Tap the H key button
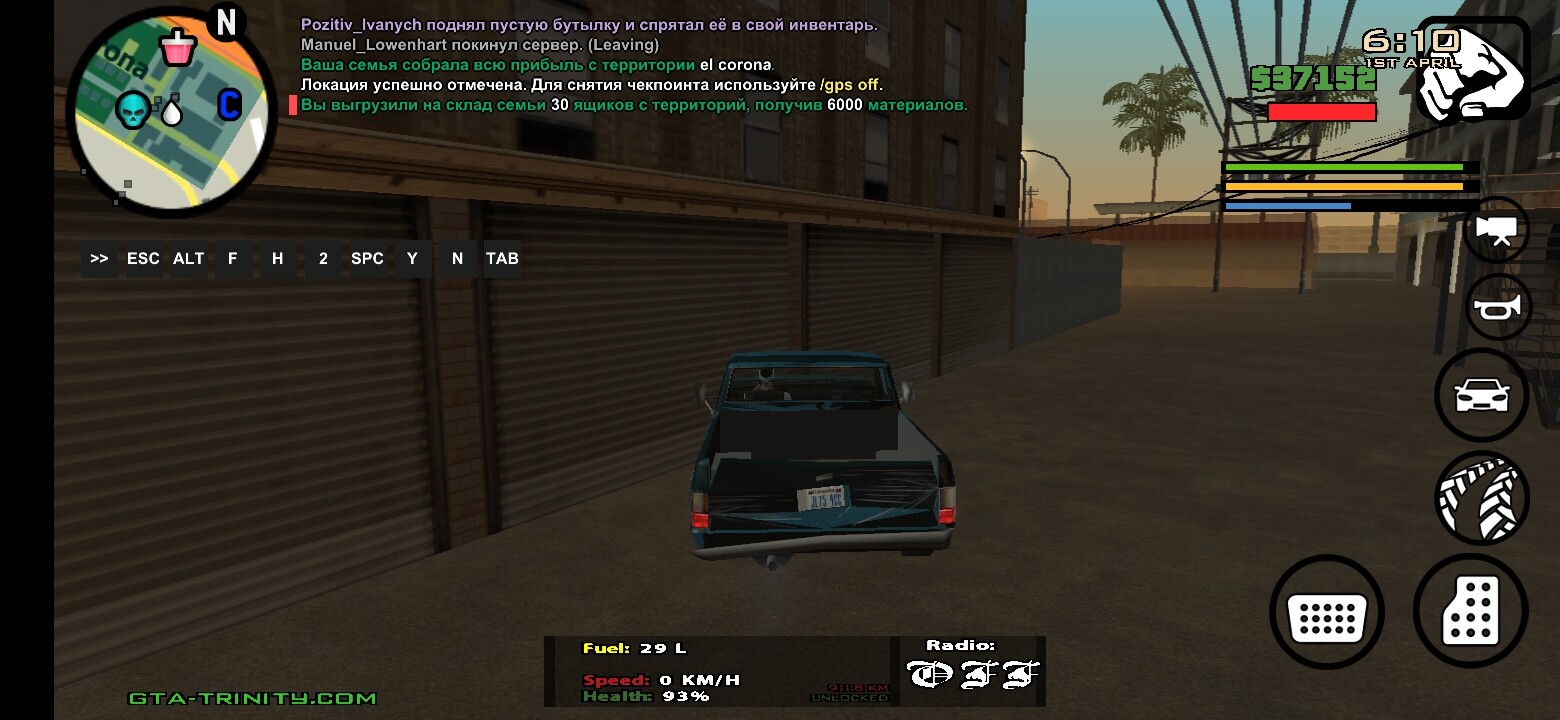The height and width of the screenshot is (720, 1560). [277, 258]
